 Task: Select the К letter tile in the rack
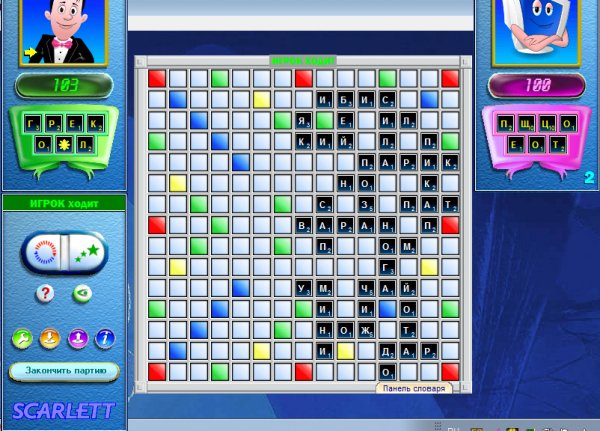[x=95, y=124]
